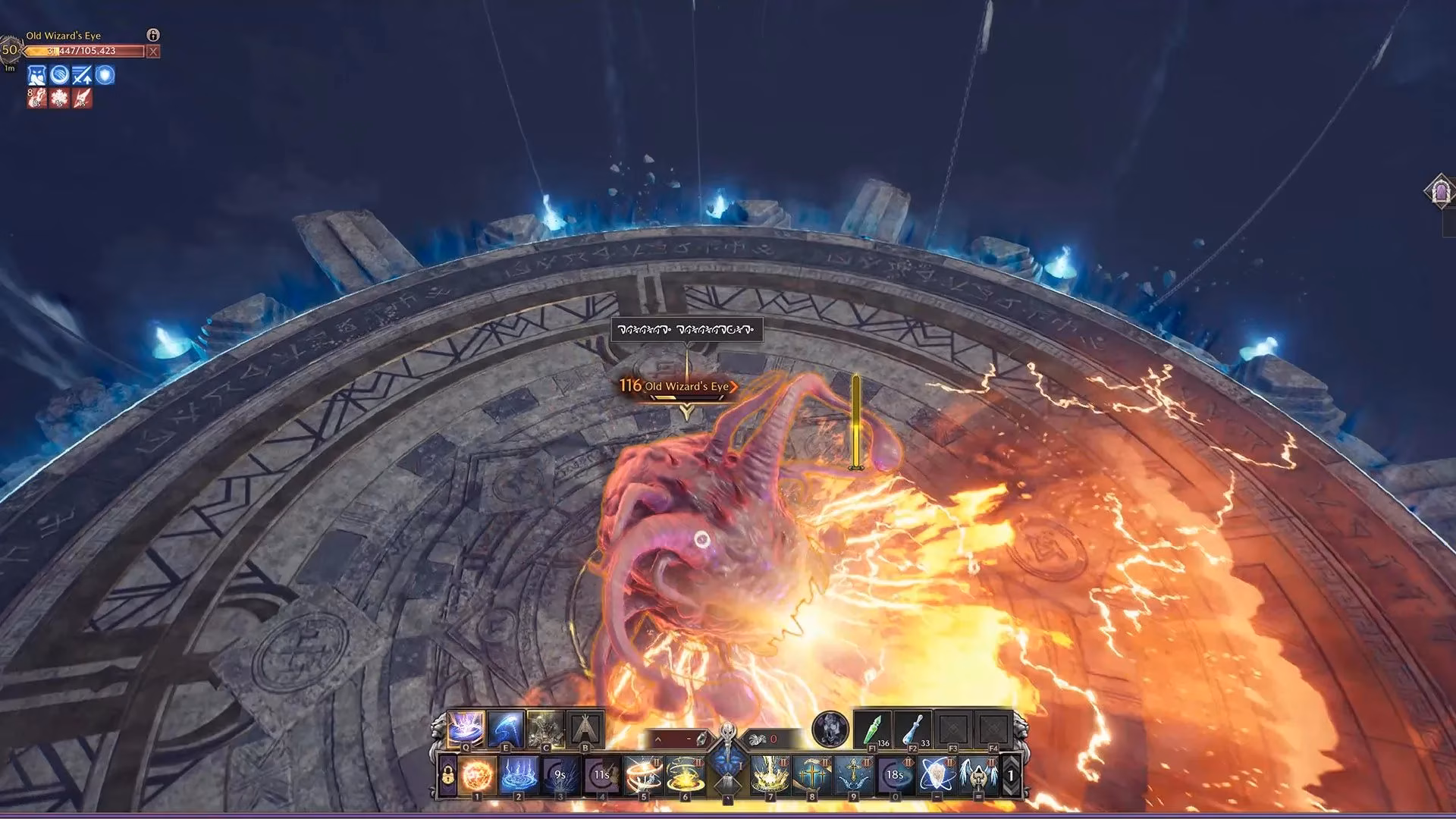Screen dimensions: 1456x819
Task: Expand the weapon swap chevron above the hotbar
Action: coord(657,738)
